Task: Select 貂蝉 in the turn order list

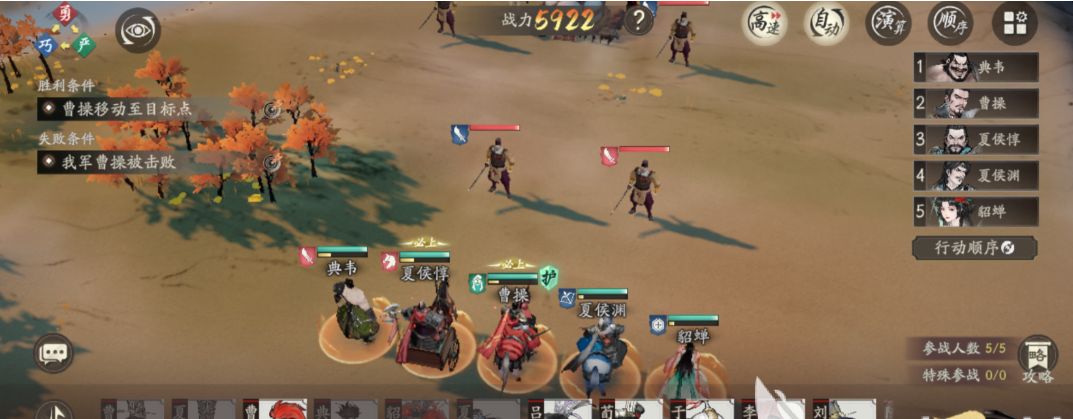Action: pos(977,211)
